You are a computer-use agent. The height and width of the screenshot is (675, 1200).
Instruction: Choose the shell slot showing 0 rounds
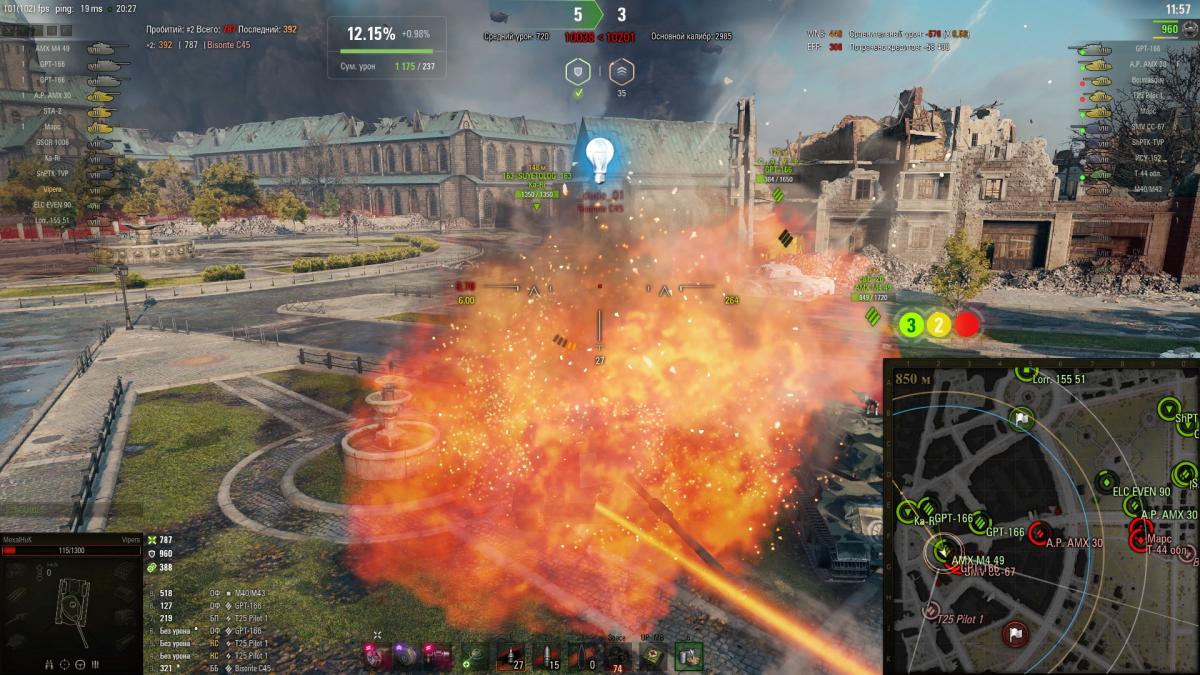(x=583, y=656)
